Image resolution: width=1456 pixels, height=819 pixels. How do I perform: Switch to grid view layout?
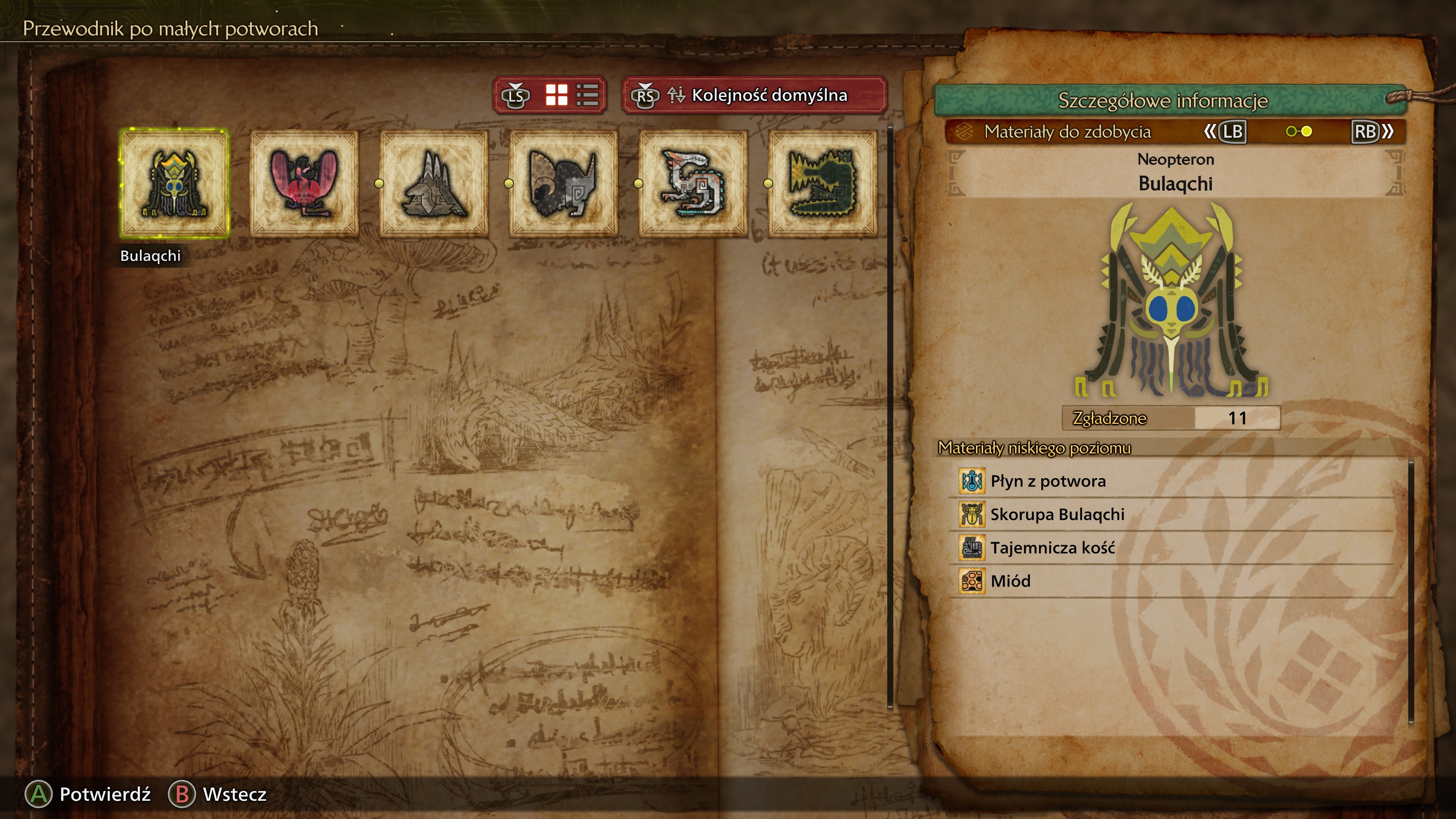556,95
